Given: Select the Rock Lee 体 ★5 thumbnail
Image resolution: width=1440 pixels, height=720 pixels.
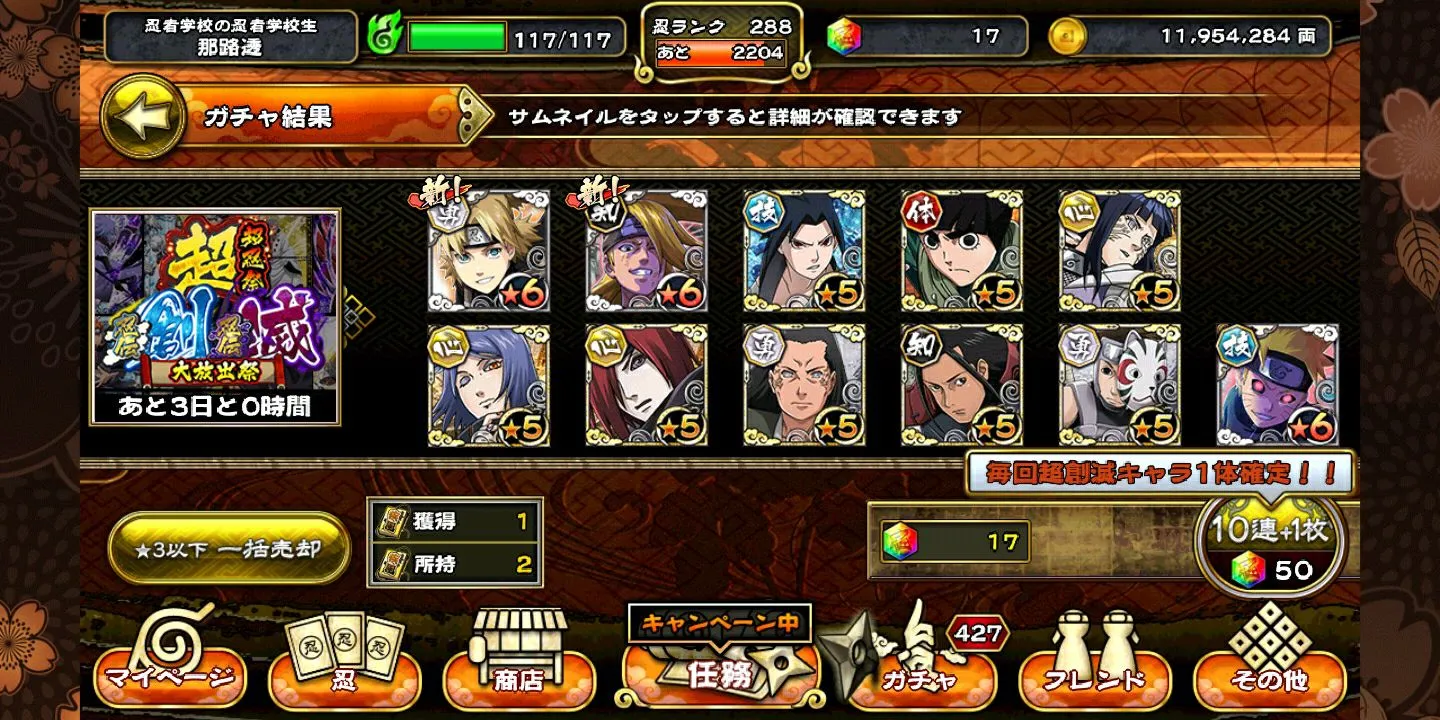Looking at the screenshot, I should pos(962,251).
